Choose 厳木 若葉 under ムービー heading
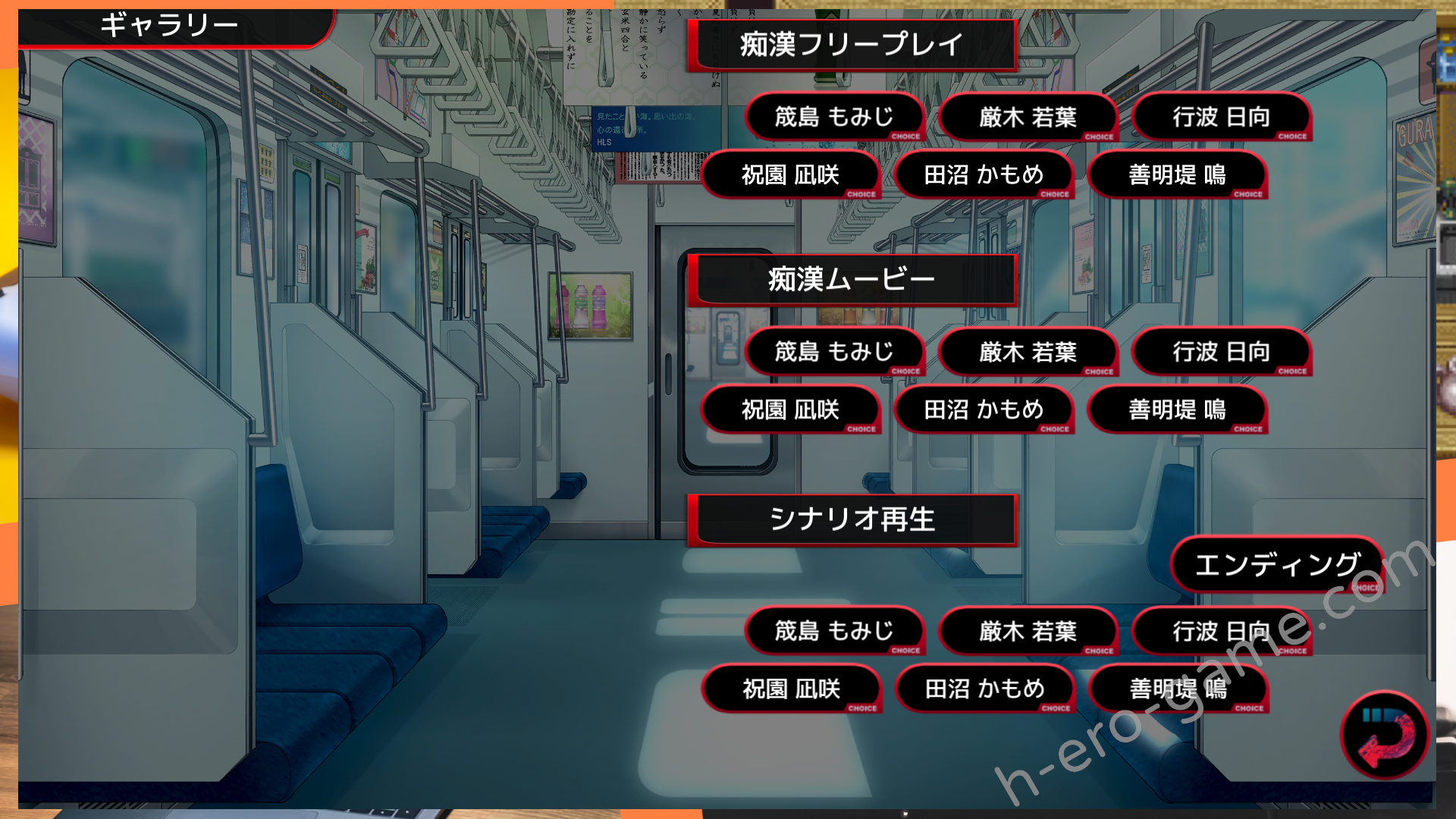 (x=1028, y=352)
